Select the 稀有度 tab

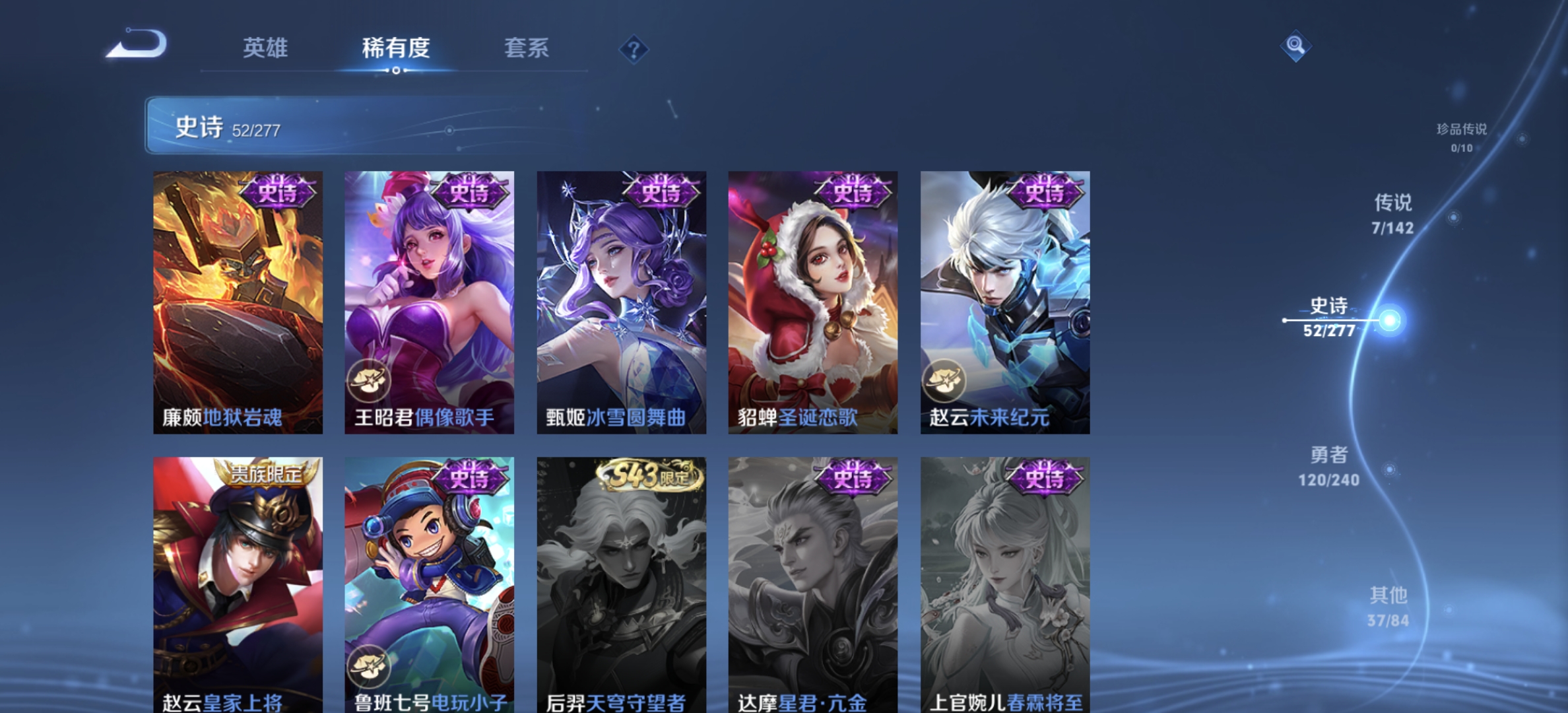pos(395,49)
